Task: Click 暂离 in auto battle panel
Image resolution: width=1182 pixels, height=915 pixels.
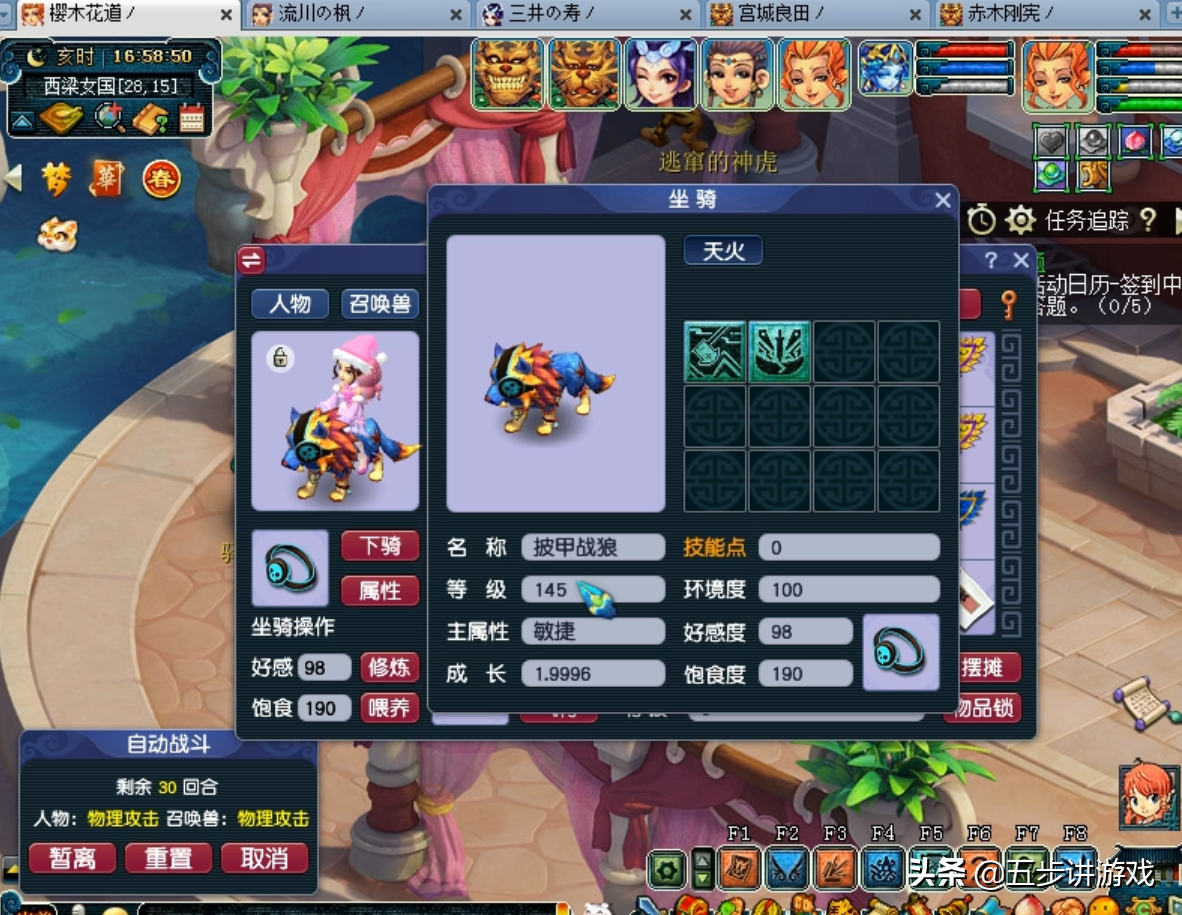Action: tap(72, 858)
